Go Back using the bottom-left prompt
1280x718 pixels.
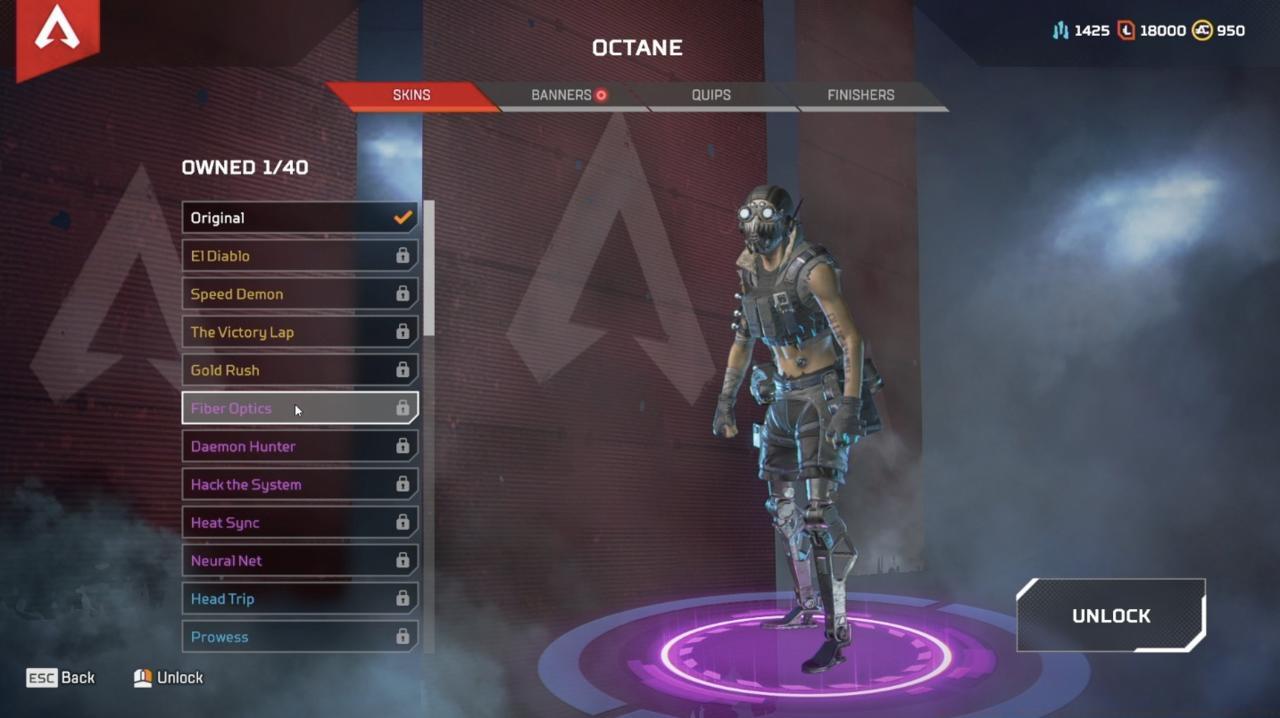61,678
